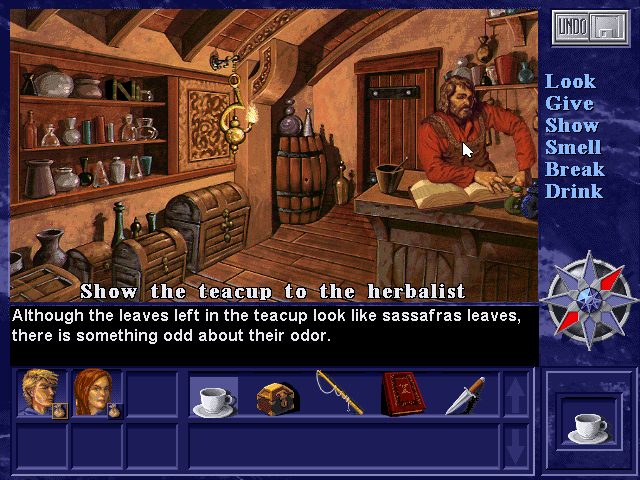Pick the Smell action
The width and height of the screenshot is (640, 480).
(573, 147)
